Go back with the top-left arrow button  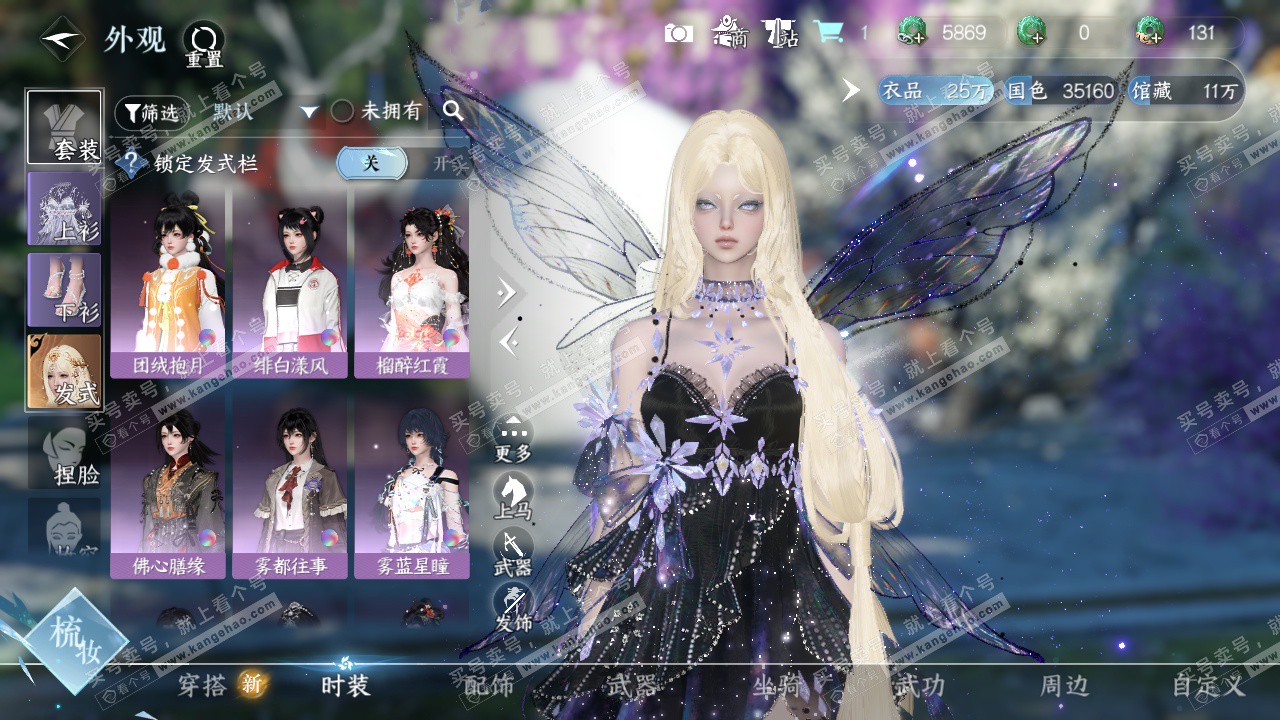[62, 40]
